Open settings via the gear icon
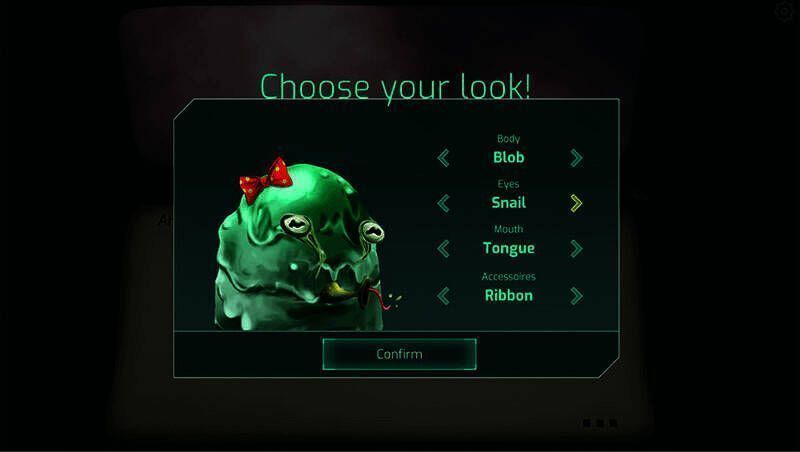The width and height of the screenshot is (800, 452). pos(784,11)
